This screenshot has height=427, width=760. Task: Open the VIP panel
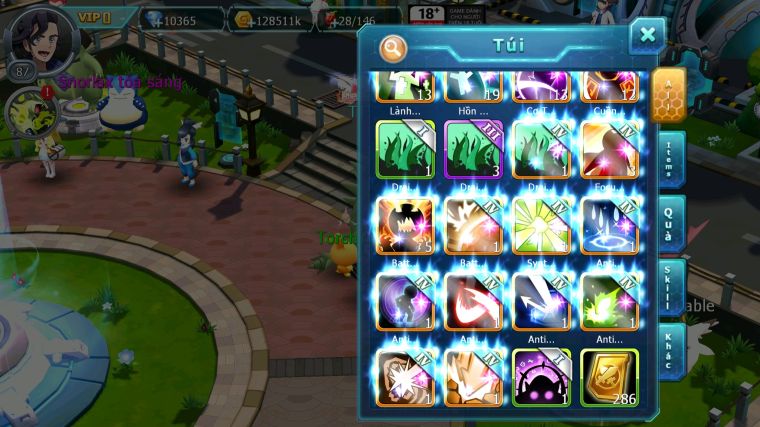[x=95, y=18]
